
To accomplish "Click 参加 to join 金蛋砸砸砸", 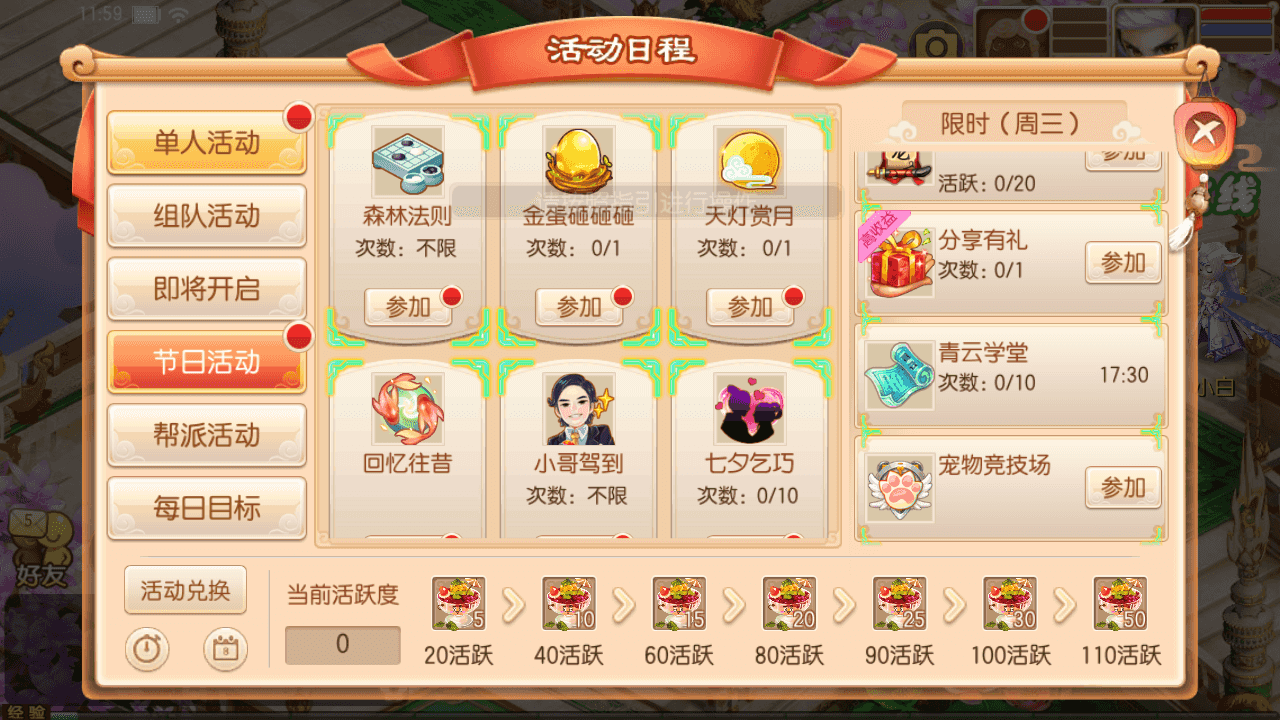I will tap(578, 306).
